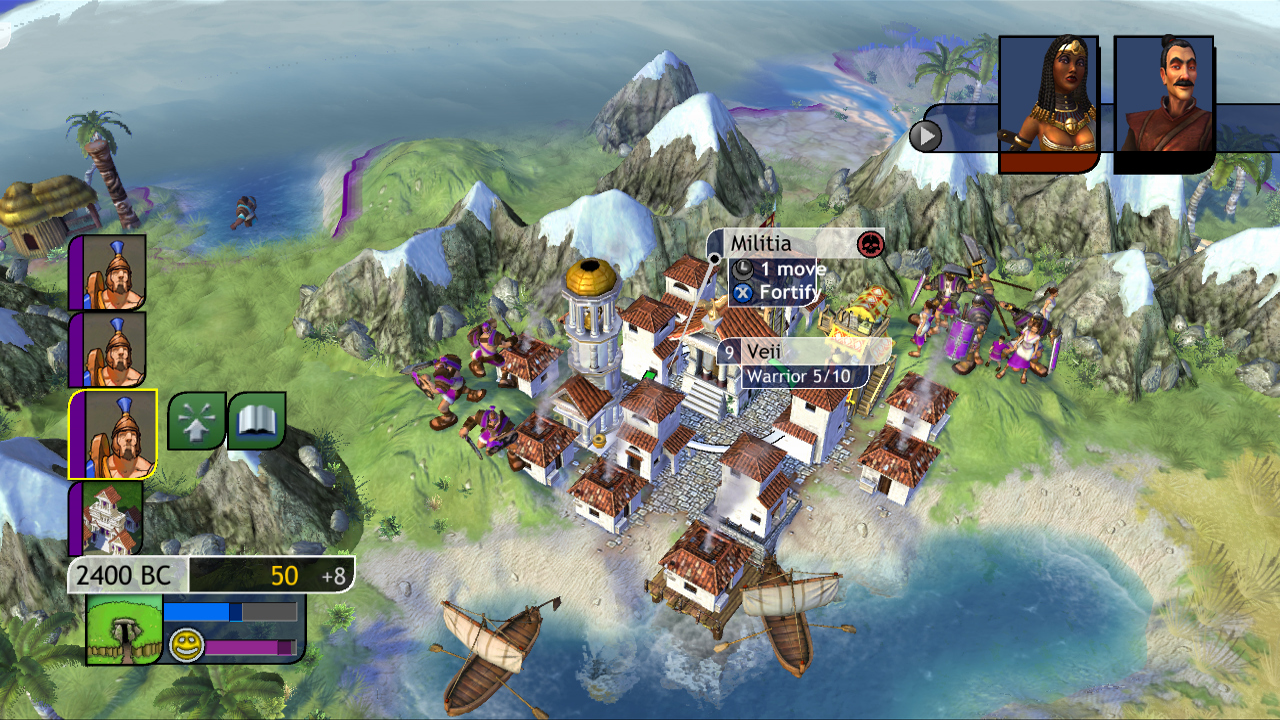Open the city portrait in the unit list
Screen dimensions: 1280x720
[x=108, y=519]
